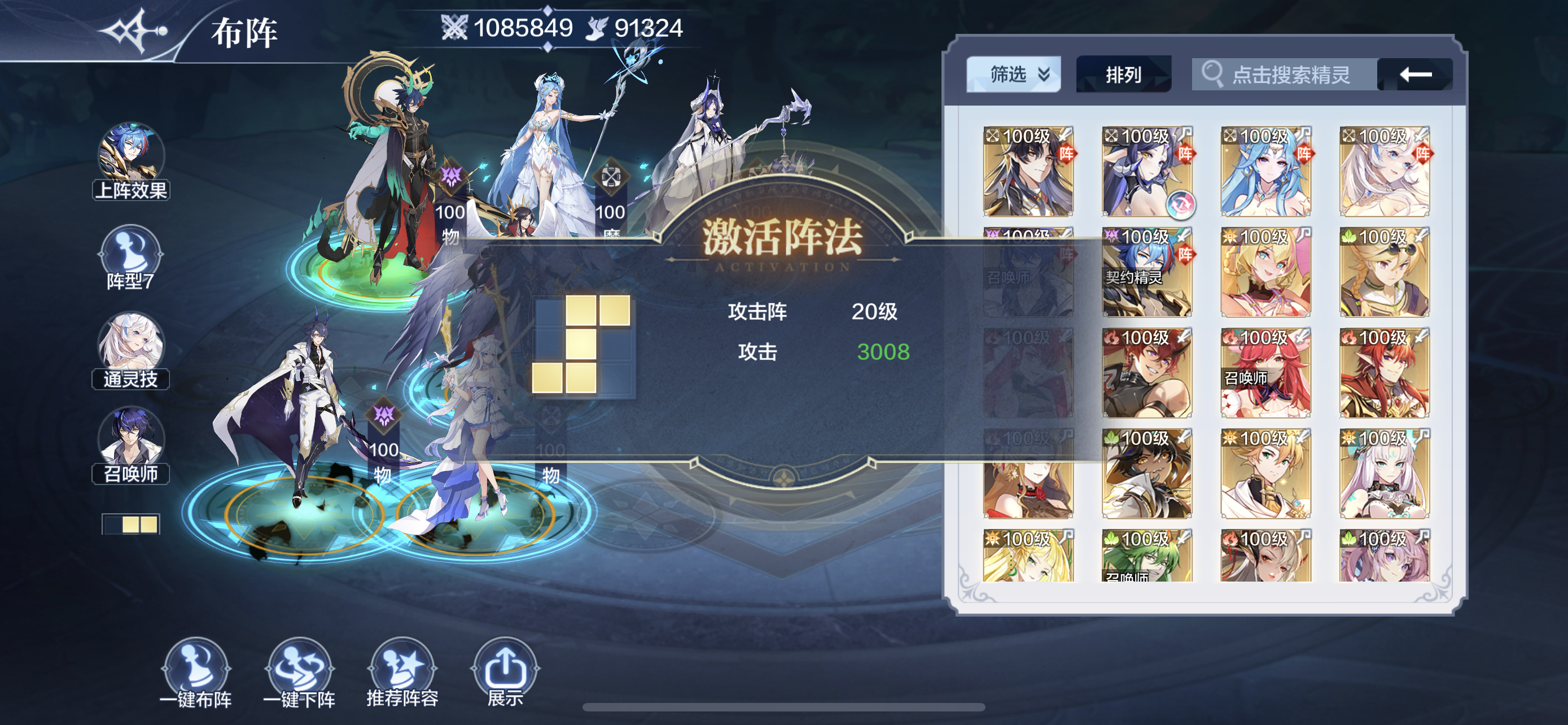This screenshot has width=1568, height=725.
Task: Open the 上阵效果 lineup effects
Action: pos(131,161)
